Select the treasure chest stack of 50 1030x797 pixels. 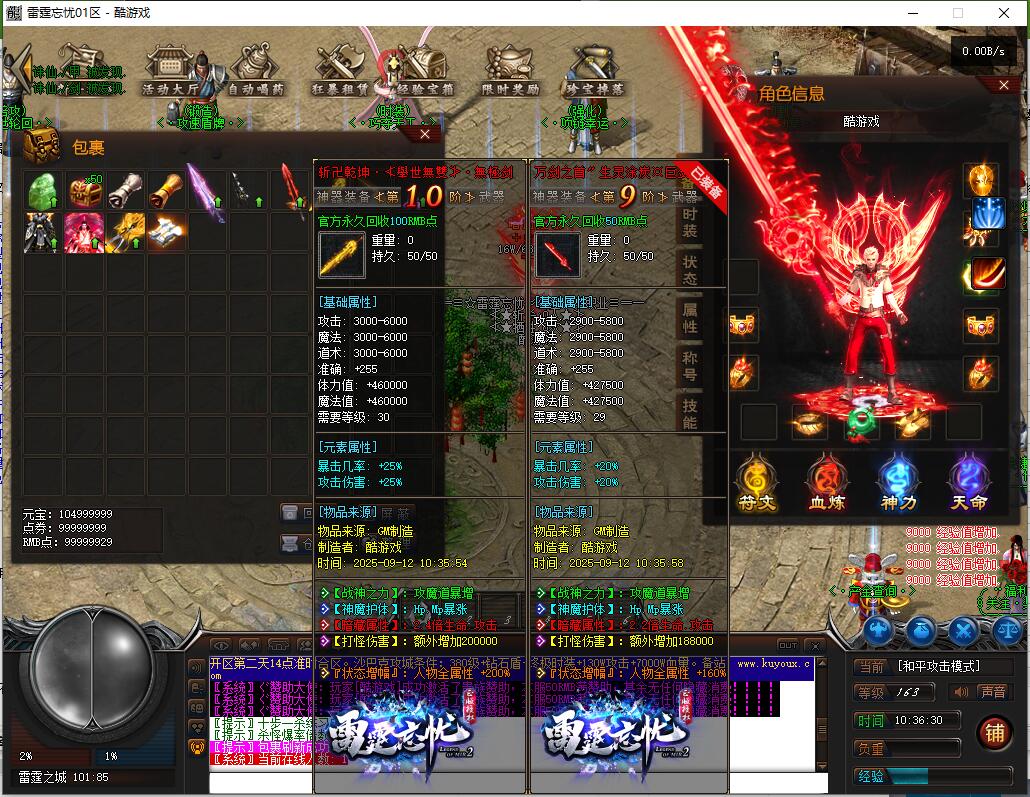(84, 191)
